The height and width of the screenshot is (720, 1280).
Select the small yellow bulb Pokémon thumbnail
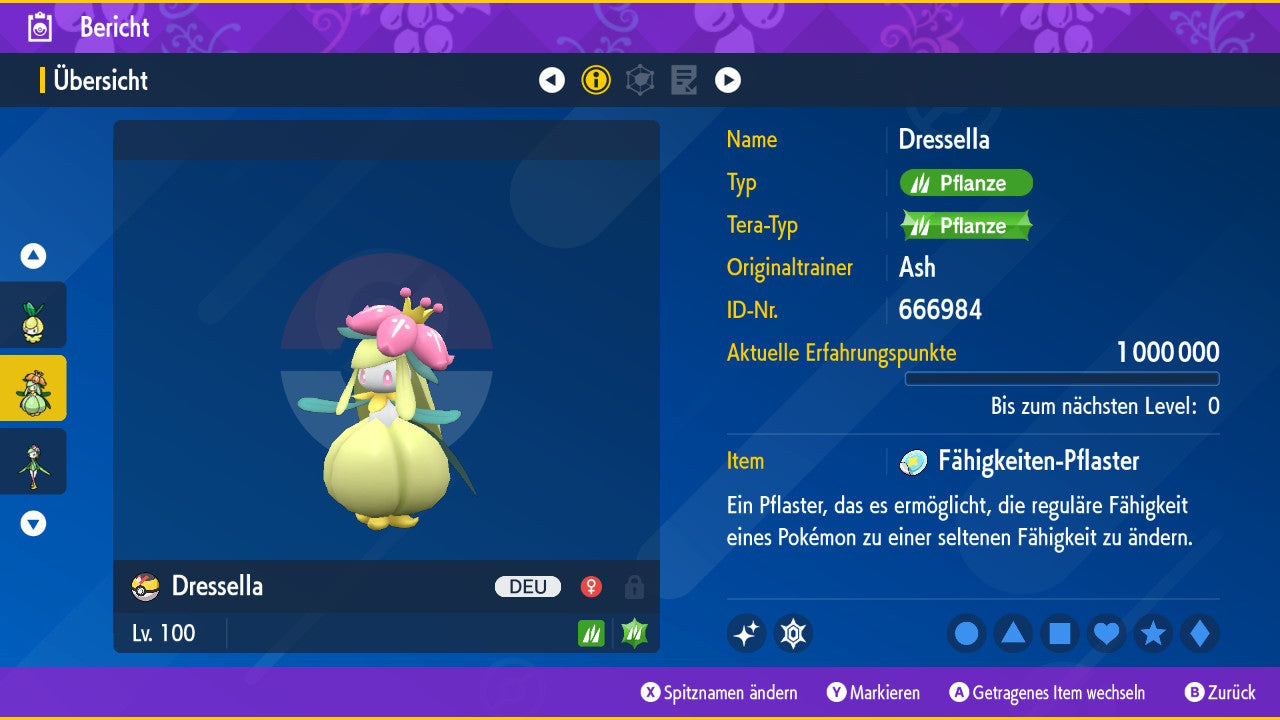coord(33,315)
